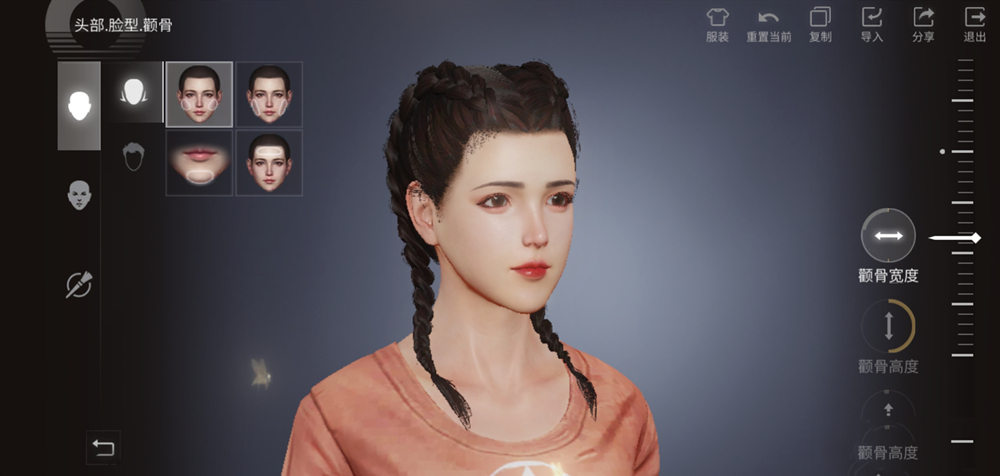Choose the jawline highlight face thumbnail
Image resolution: width=1000 pixels, height=476 pixels.
point(269,94)
